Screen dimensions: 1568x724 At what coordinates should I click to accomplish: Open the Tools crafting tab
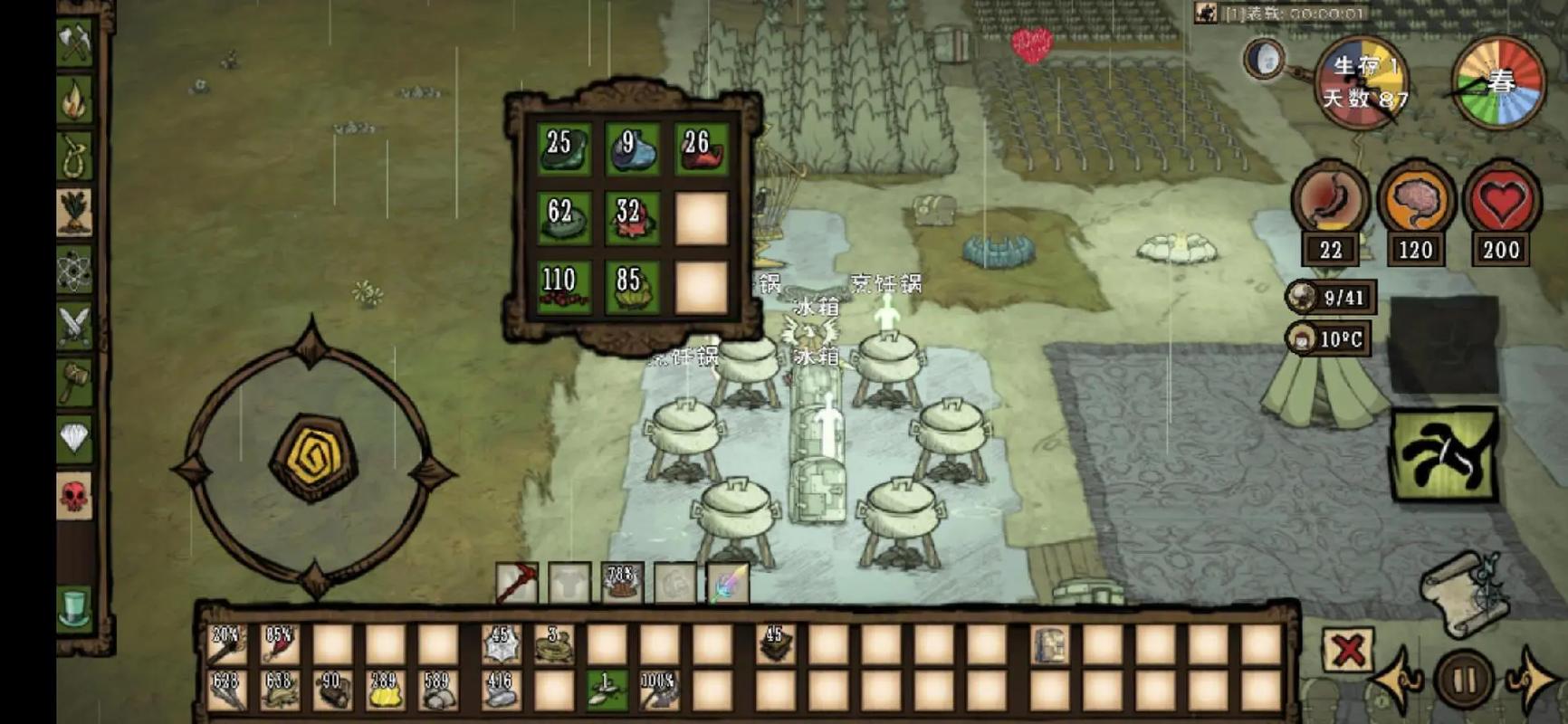(74, 43)
